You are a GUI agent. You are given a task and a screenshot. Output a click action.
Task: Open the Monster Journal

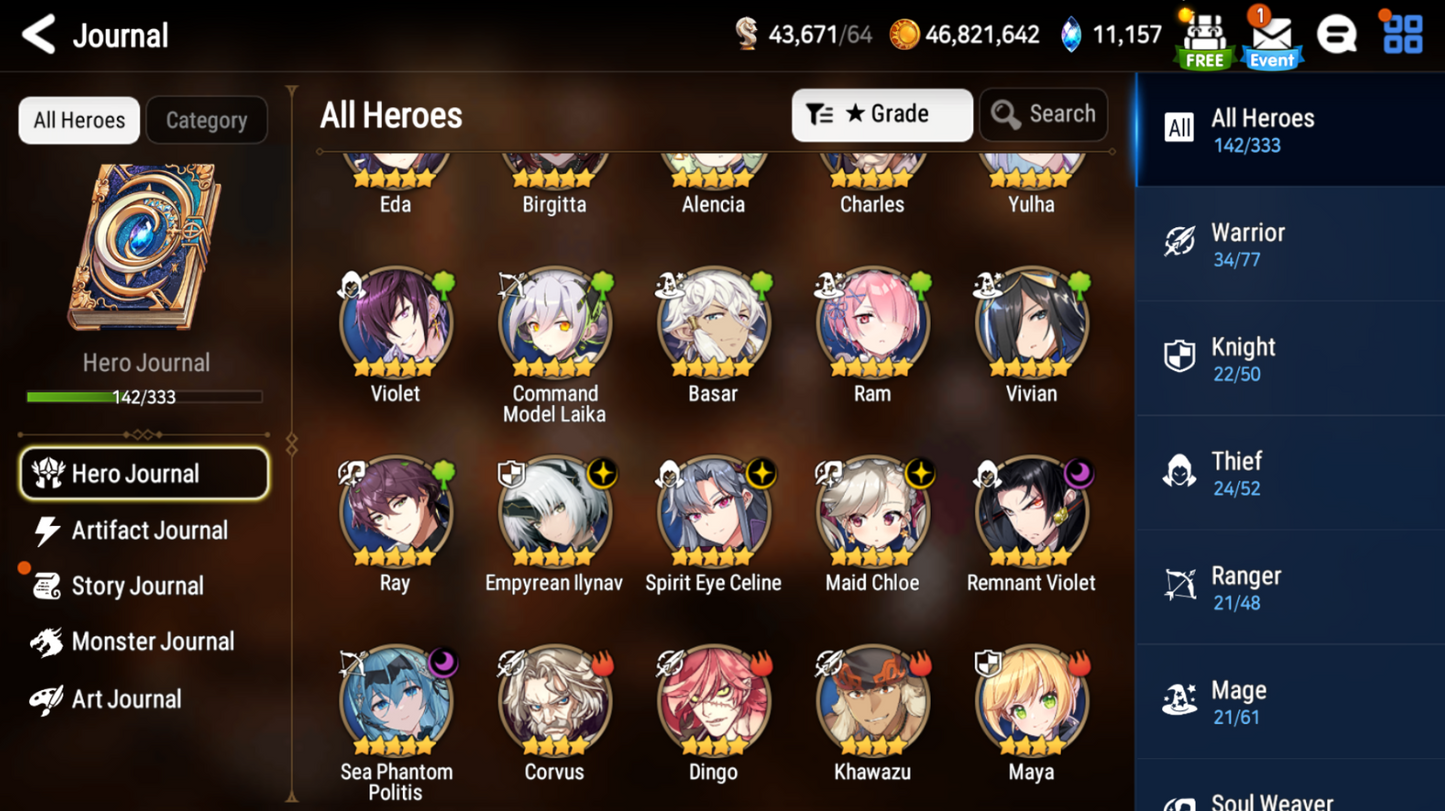[x=151, y=642]
